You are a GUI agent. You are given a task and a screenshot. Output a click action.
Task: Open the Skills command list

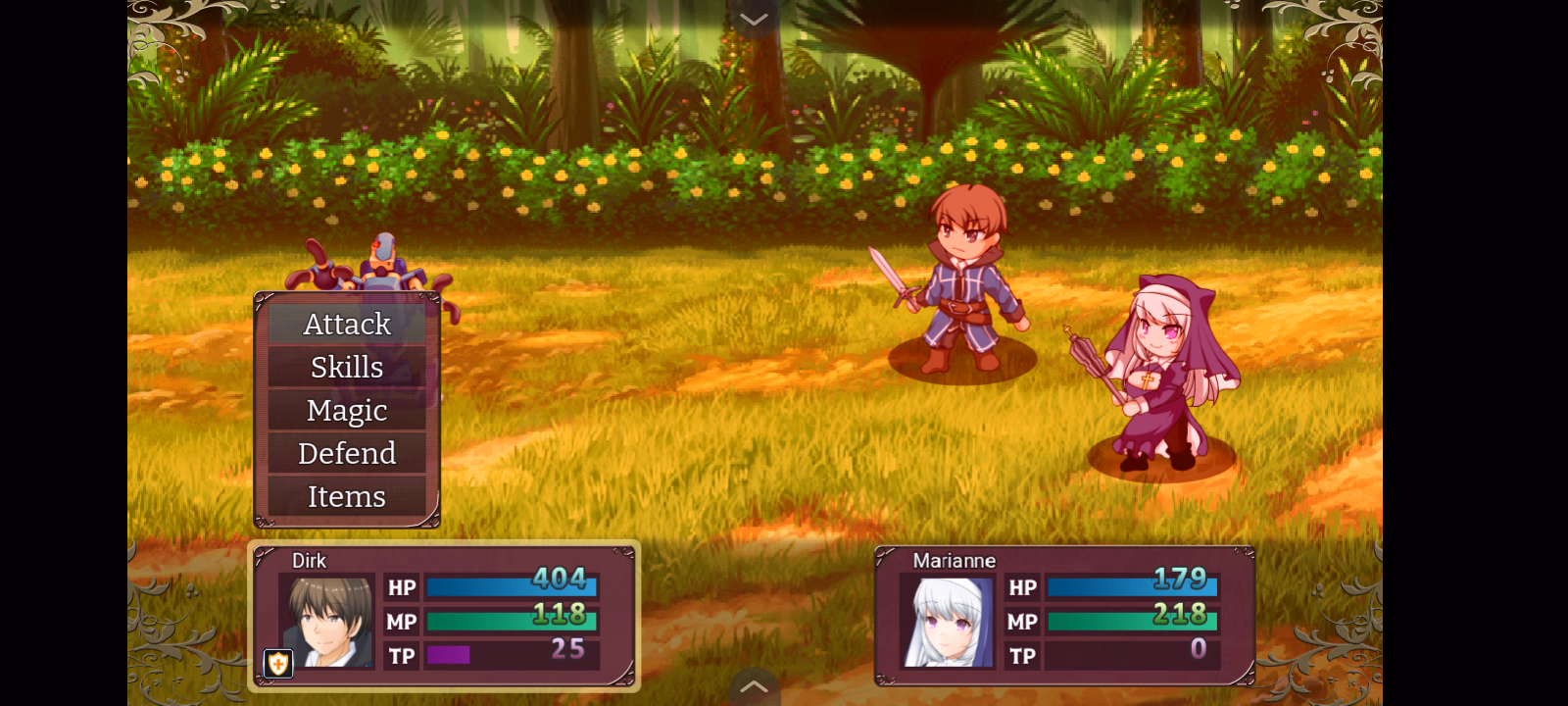pos(347,367)
